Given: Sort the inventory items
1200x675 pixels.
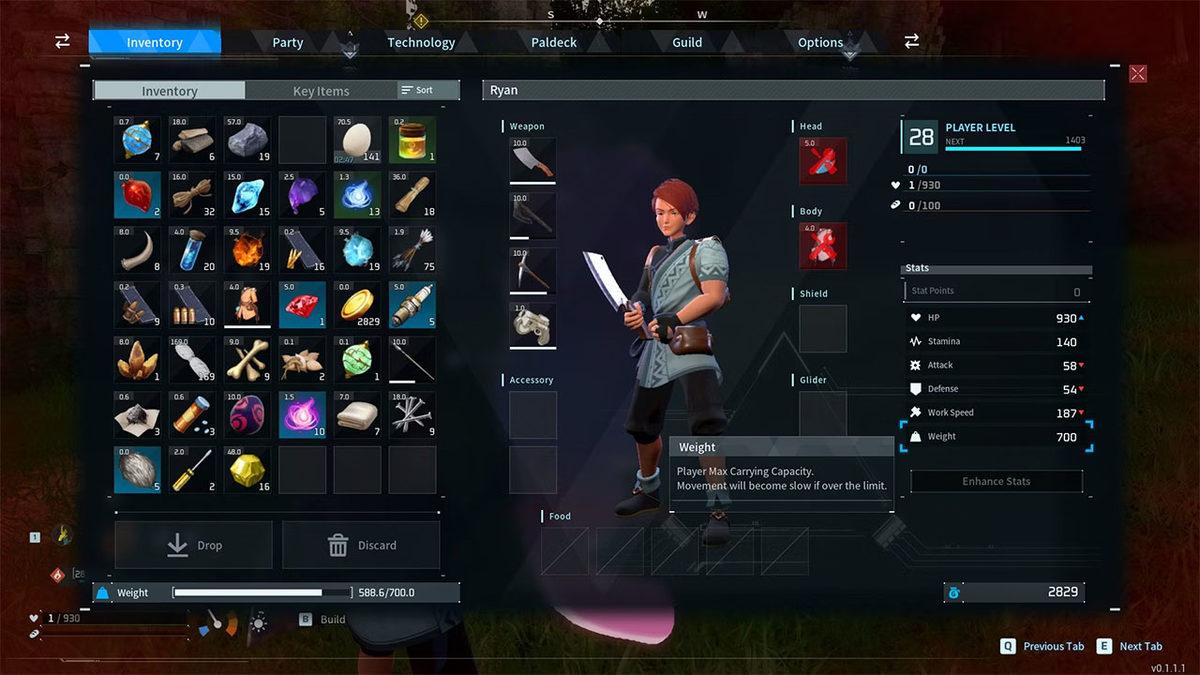Looking at the screenshot, I should pos(418,90).
